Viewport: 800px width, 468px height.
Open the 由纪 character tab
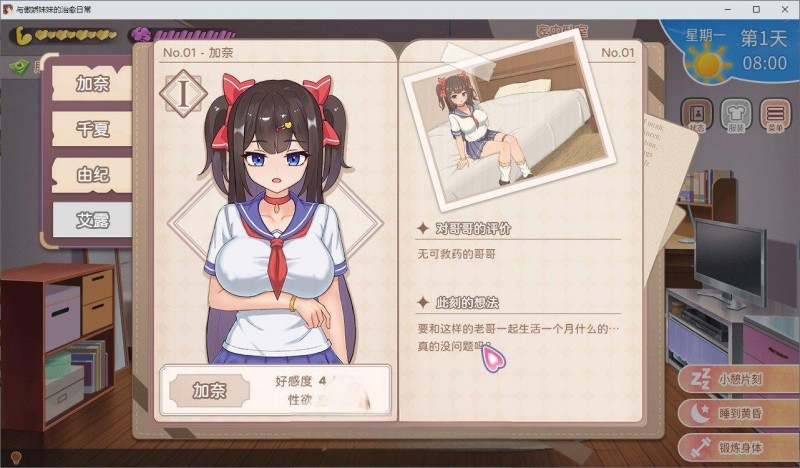[x=92, y=174]
